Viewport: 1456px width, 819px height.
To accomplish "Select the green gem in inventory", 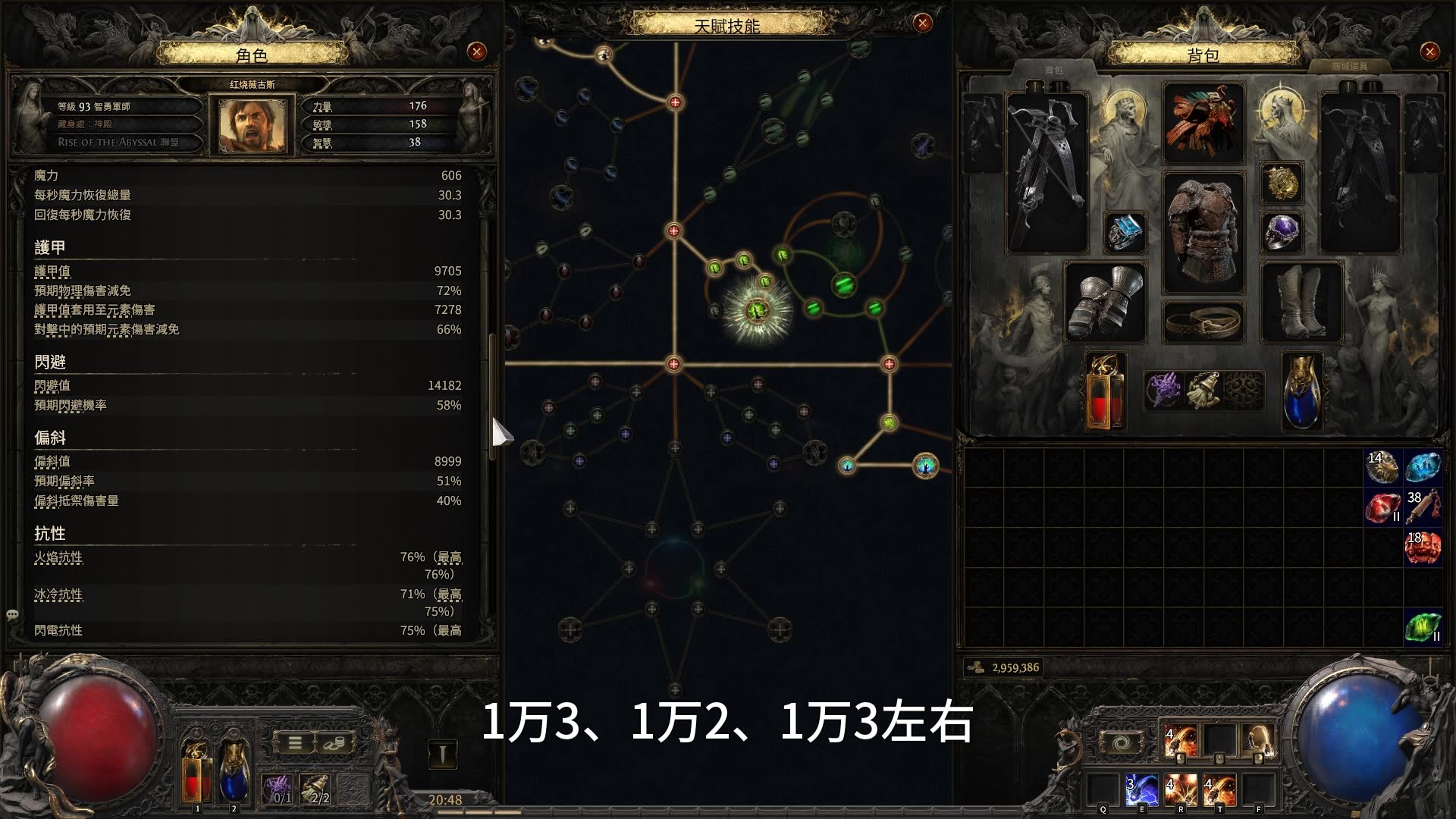I will point(1423,627).
